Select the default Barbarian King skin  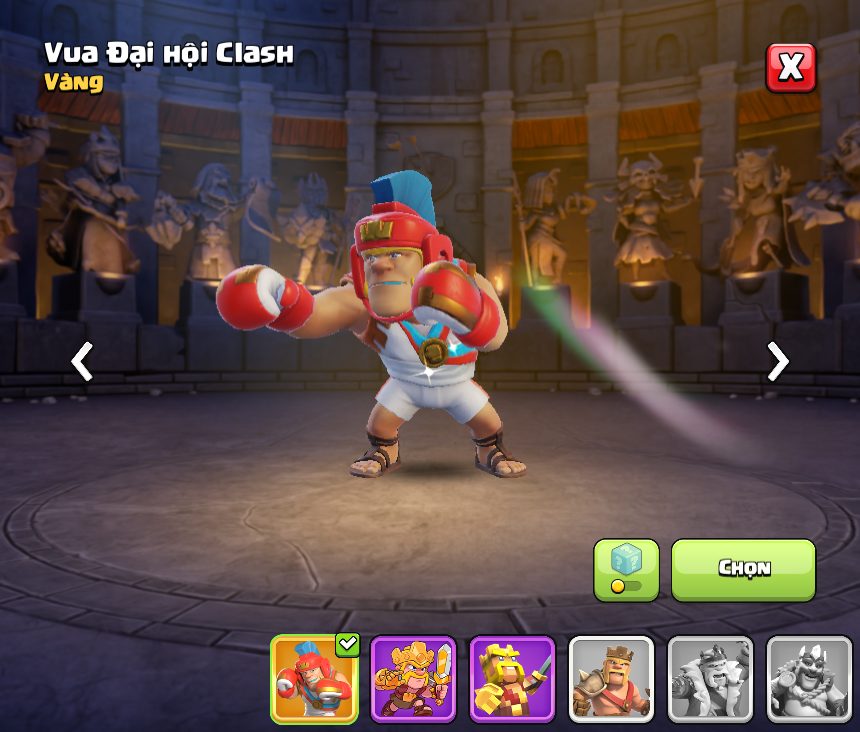click(611, 679)
